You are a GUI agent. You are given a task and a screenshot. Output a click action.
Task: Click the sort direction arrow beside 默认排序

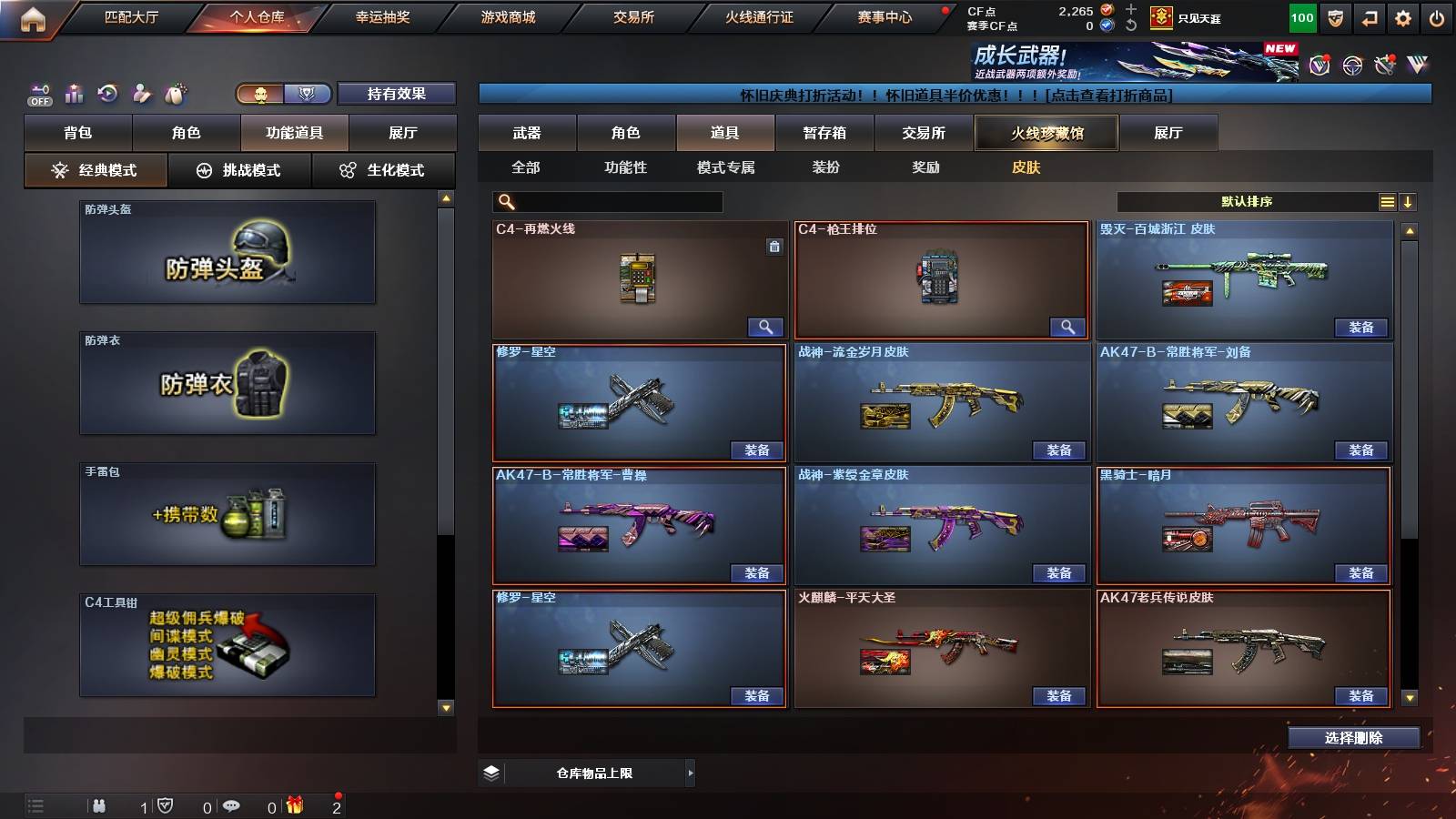[x=1410, y=202]
